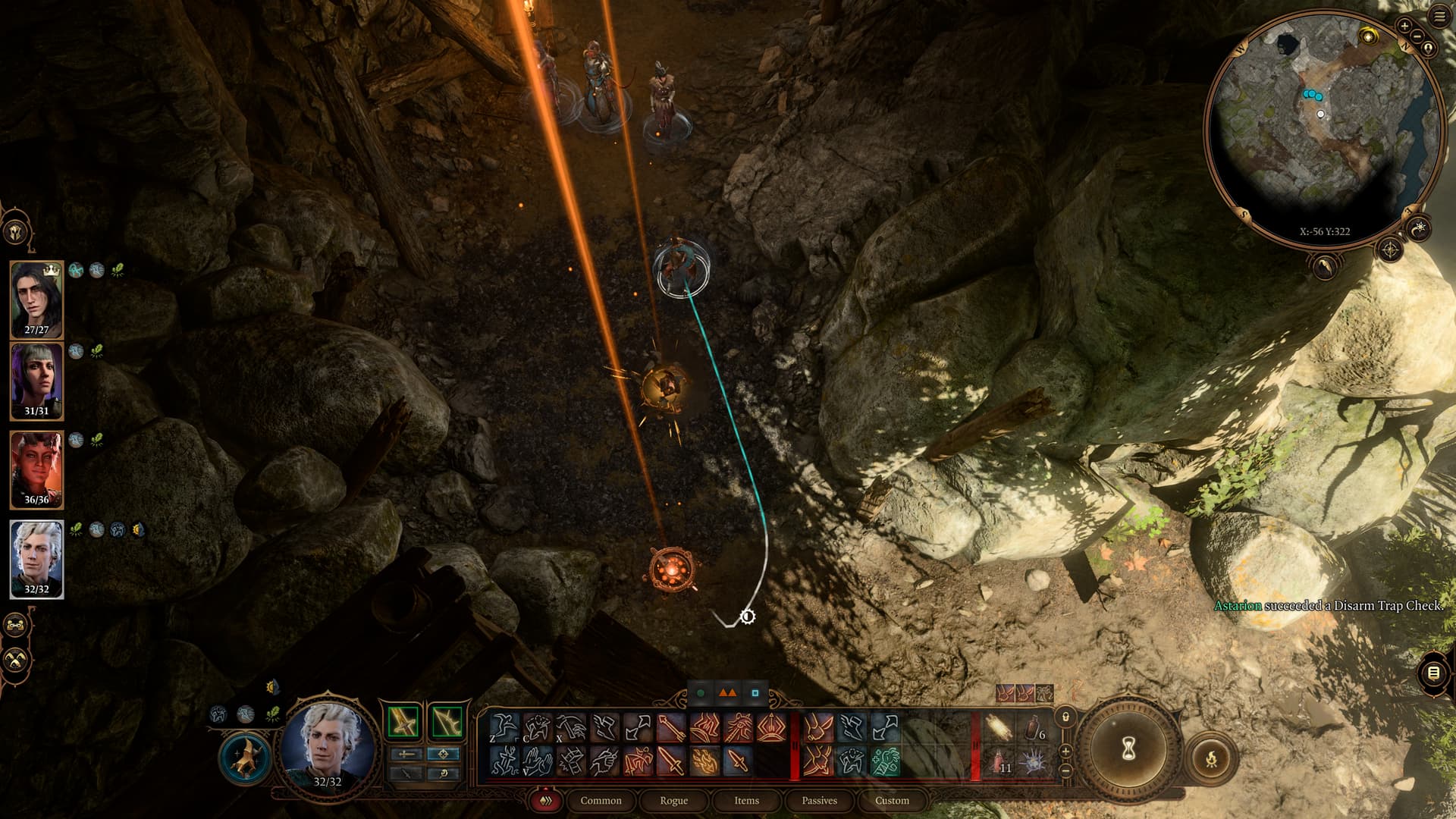Activate the flame ability icon
This screenshot has height=819, width=1456.
tap(704, 761)
